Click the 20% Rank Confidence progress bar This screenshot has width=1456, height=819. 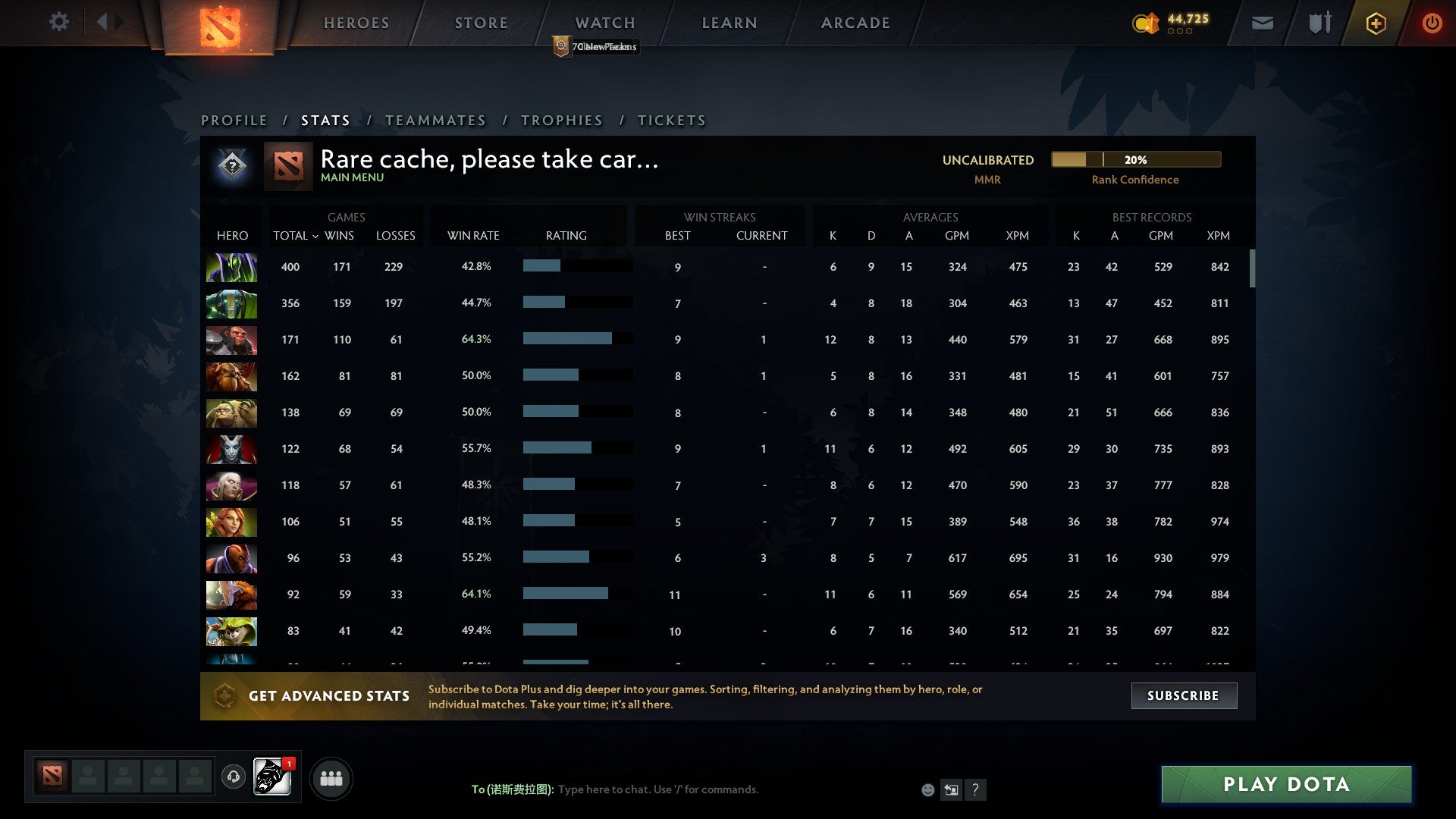point(1135,159)
